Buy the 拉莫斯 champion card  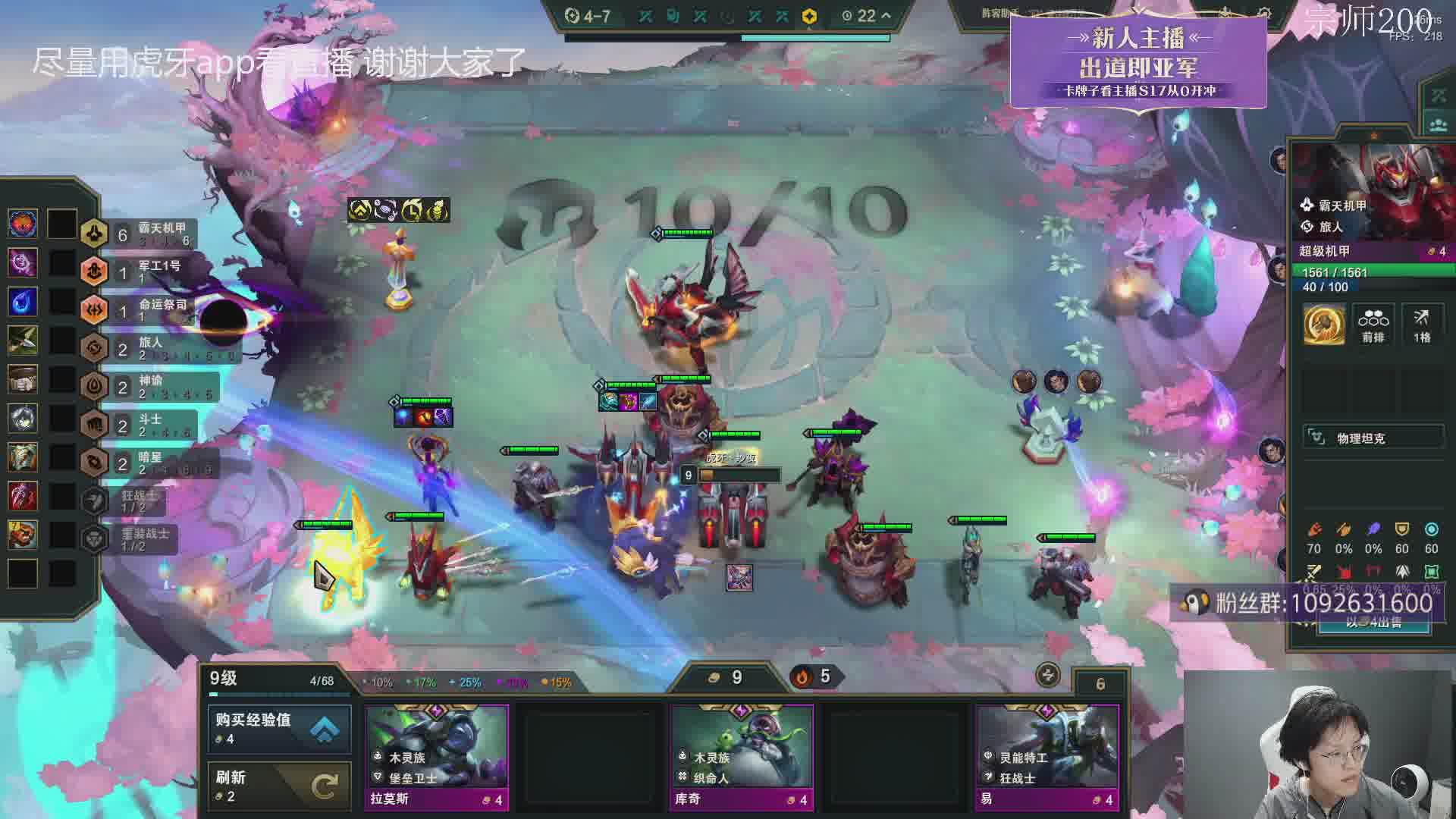[436, 756]
